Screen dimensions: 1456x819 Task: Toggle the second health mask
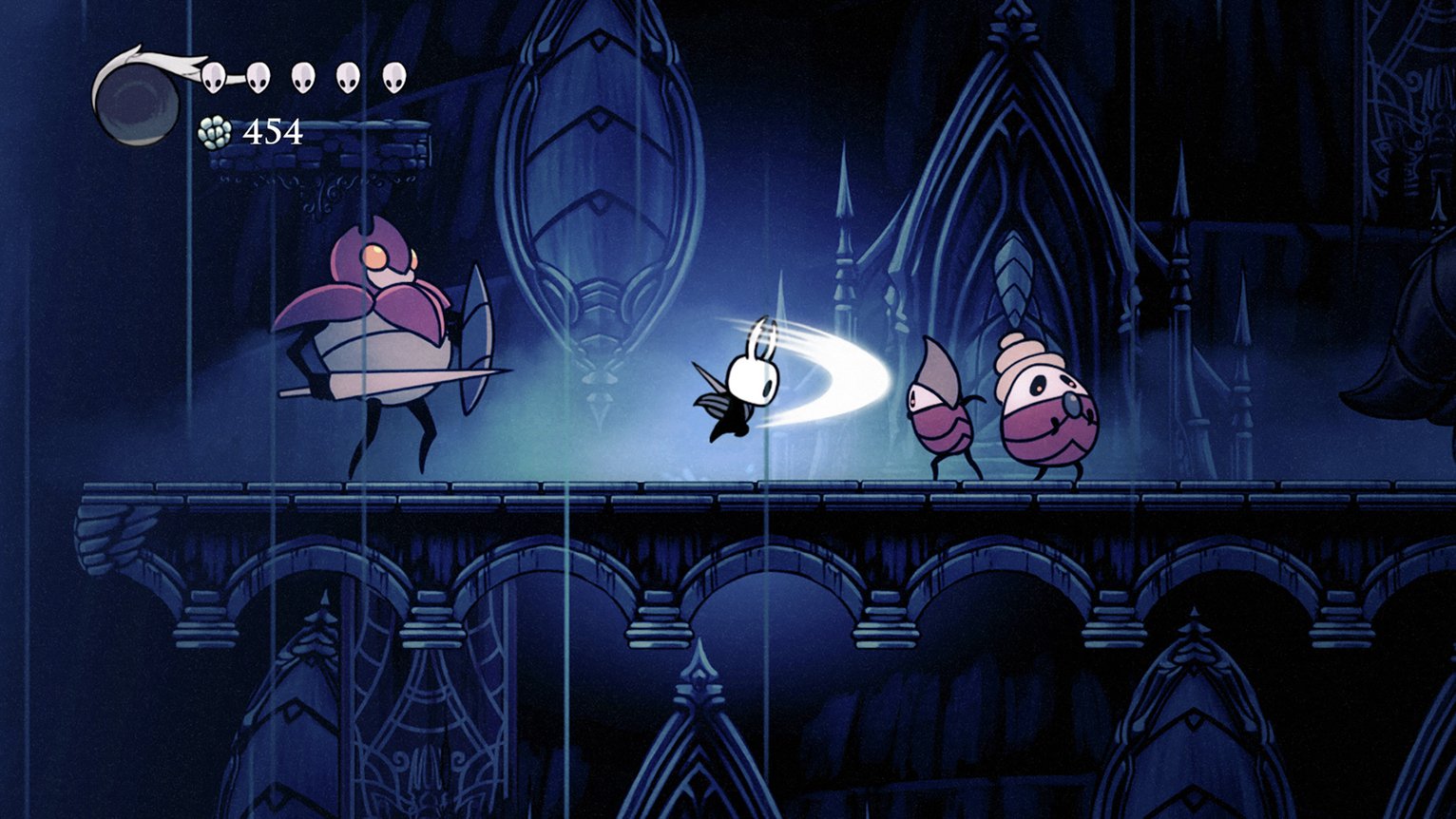pos(257,76)
